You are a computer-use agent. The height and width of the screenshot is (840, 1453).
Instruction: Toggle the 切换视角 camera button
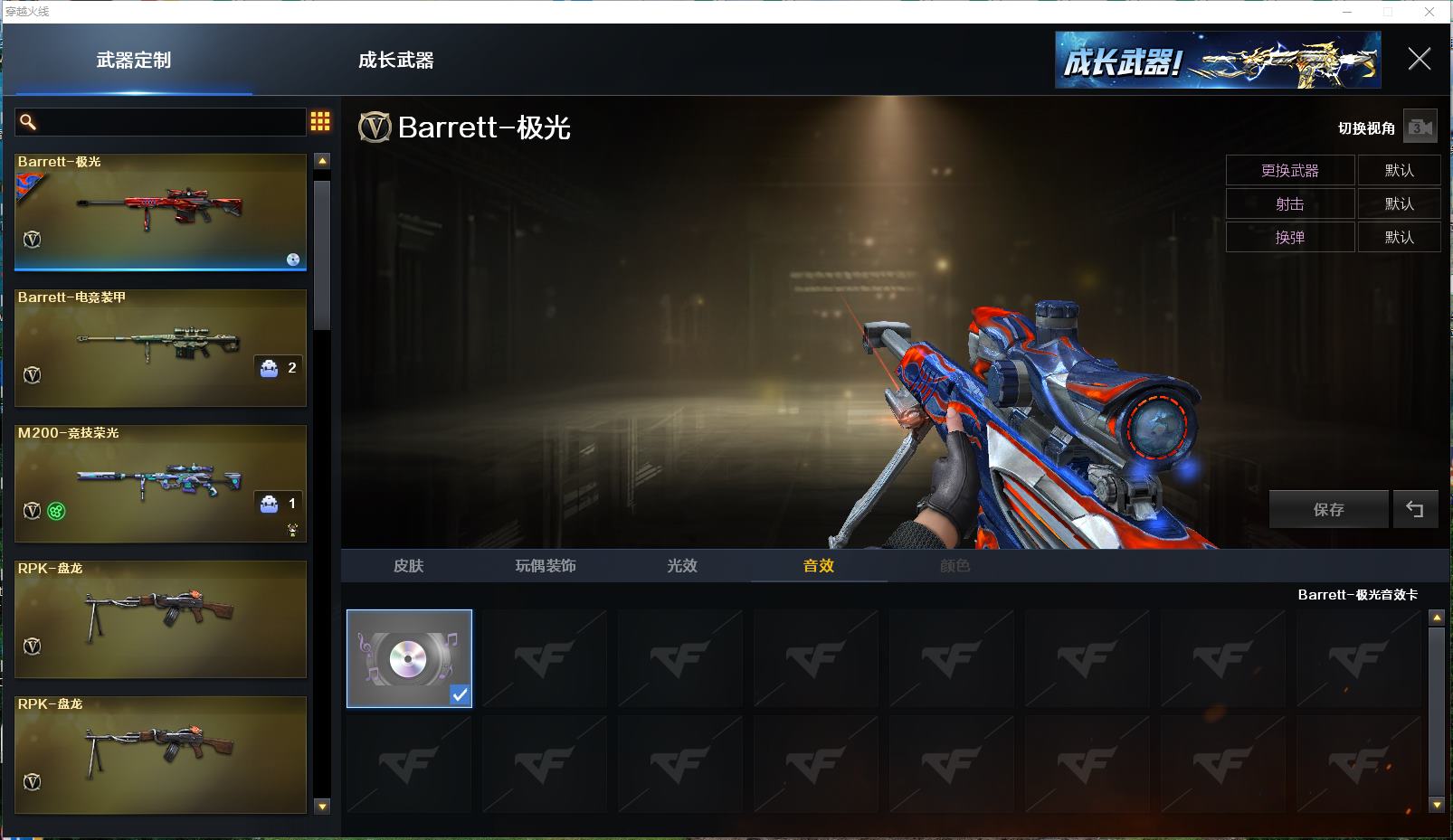click(1420, 127)
